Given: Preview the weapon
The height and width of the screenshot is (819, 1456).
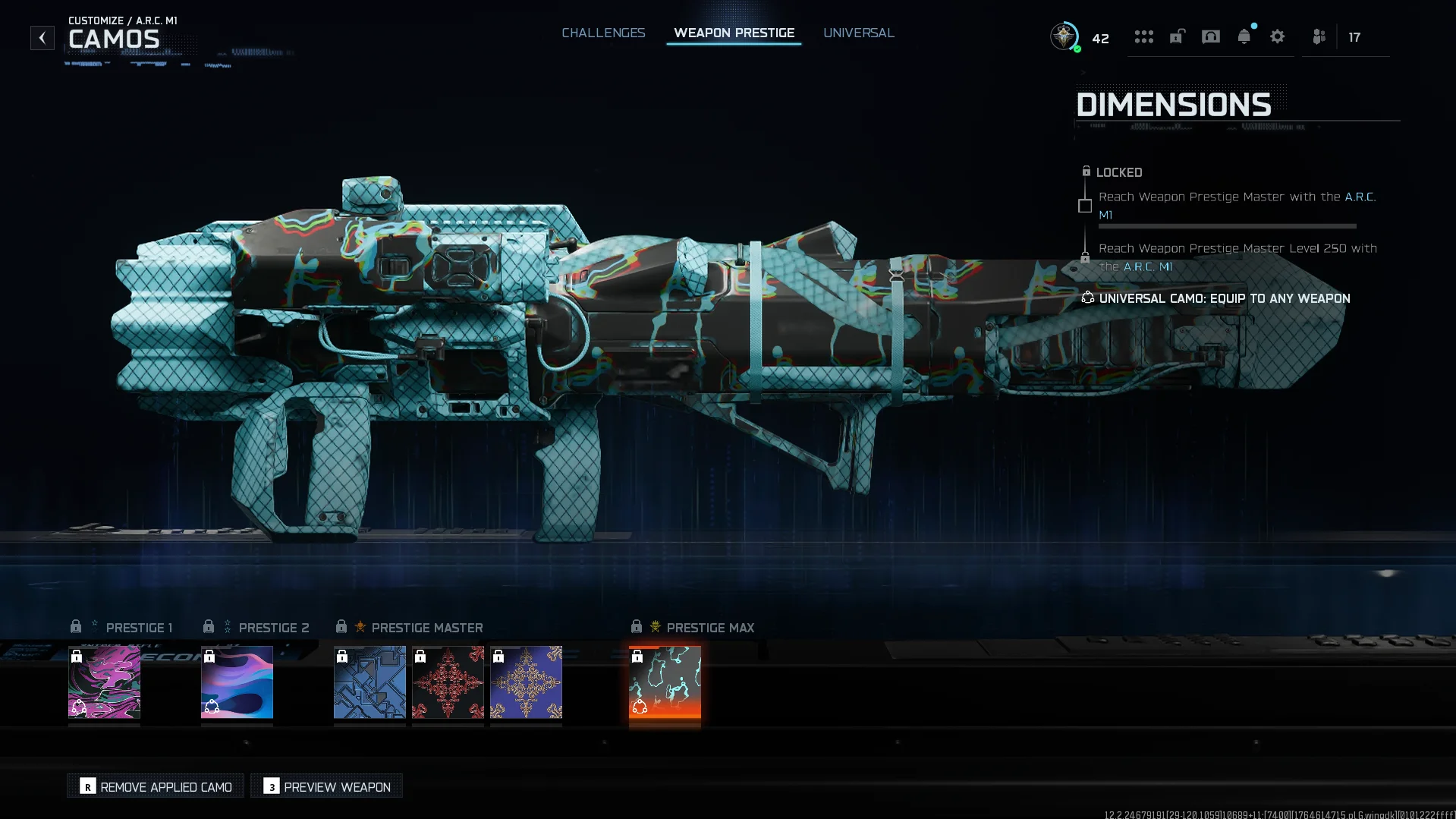Looking at the screenshot, I should click(327, 787).
